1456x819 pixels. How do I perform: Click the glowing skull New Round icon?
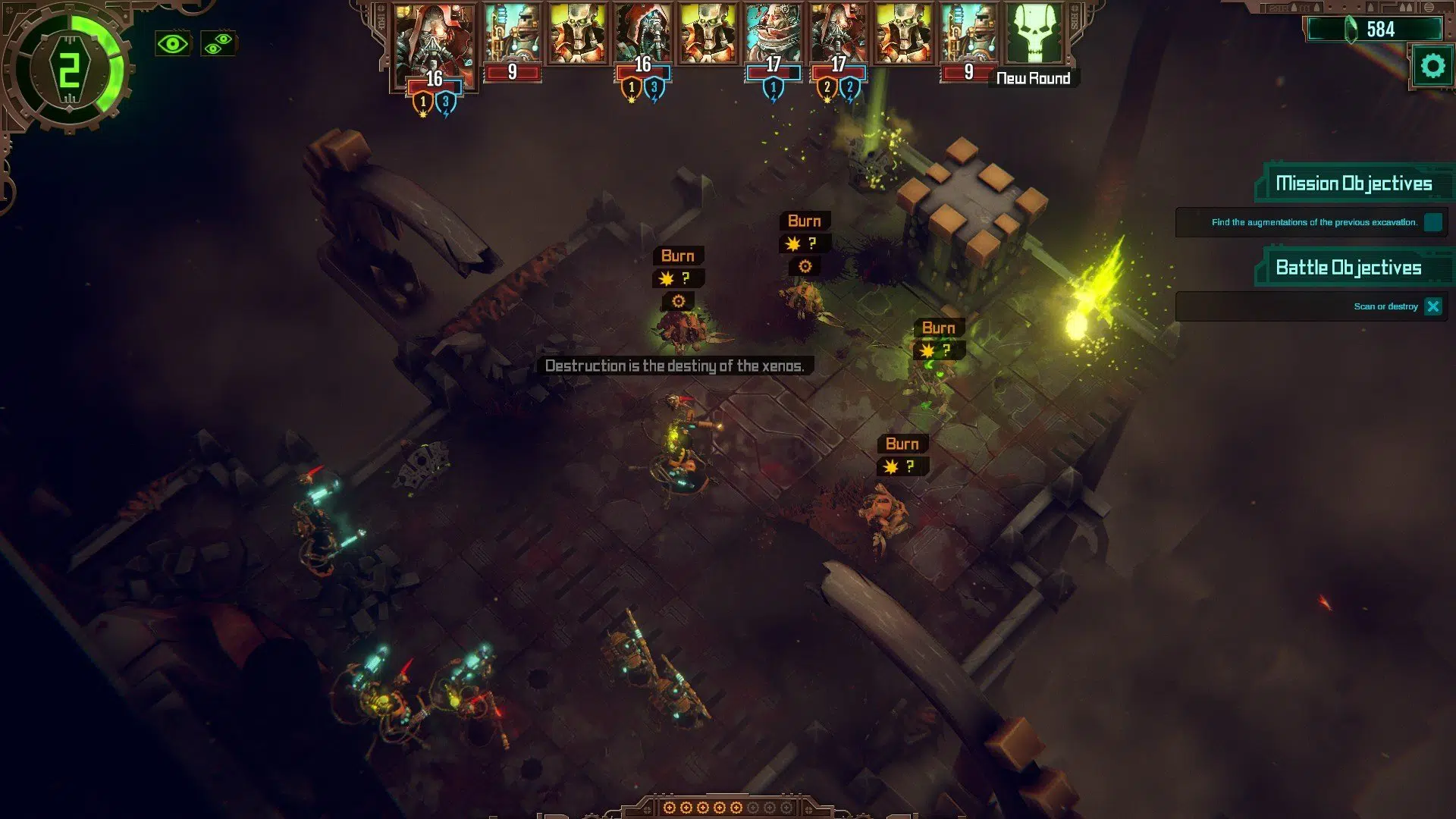click(x=1036, y=34)
